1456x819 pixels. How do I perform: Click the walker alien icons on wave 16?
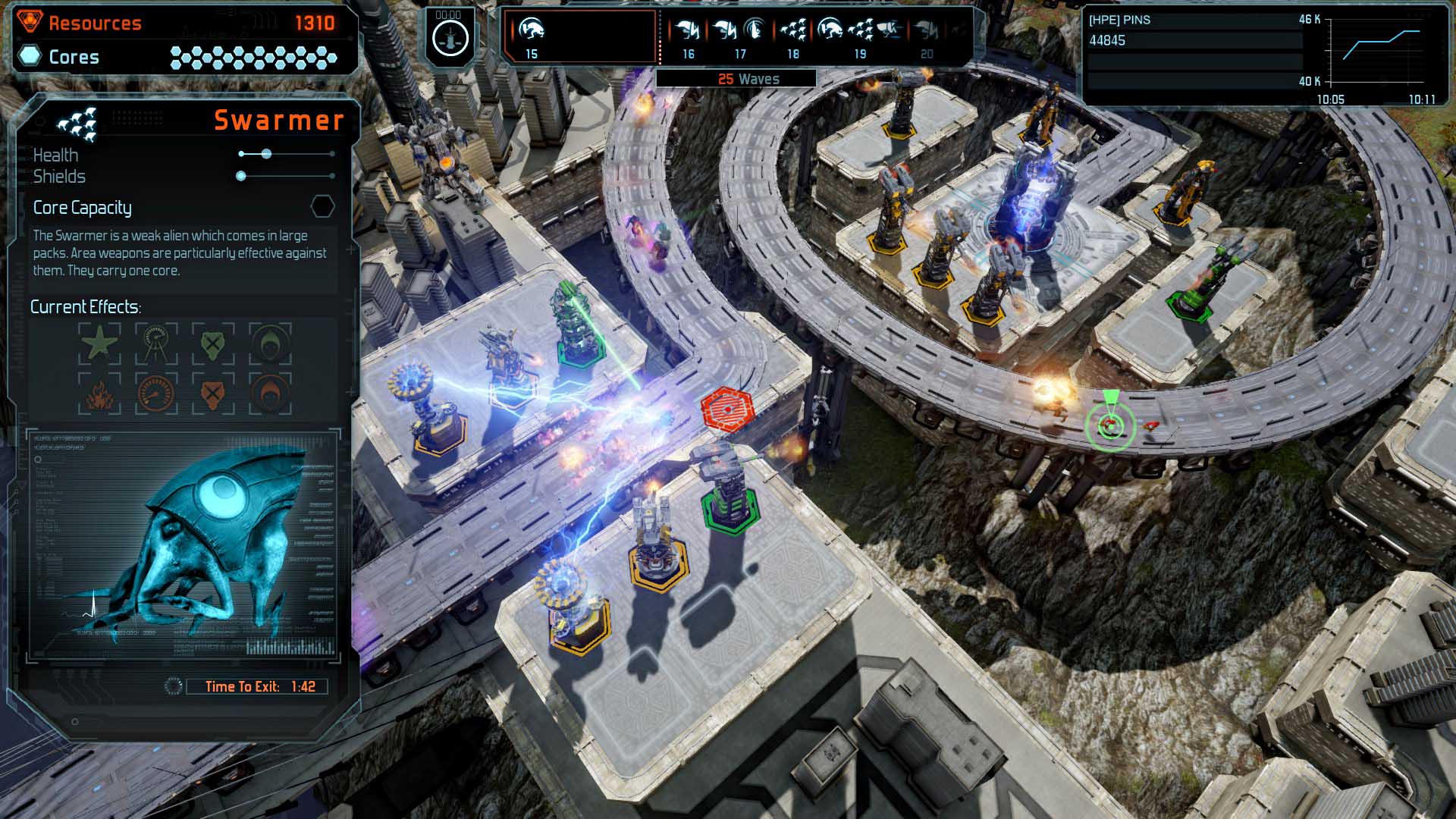[687, 30]
